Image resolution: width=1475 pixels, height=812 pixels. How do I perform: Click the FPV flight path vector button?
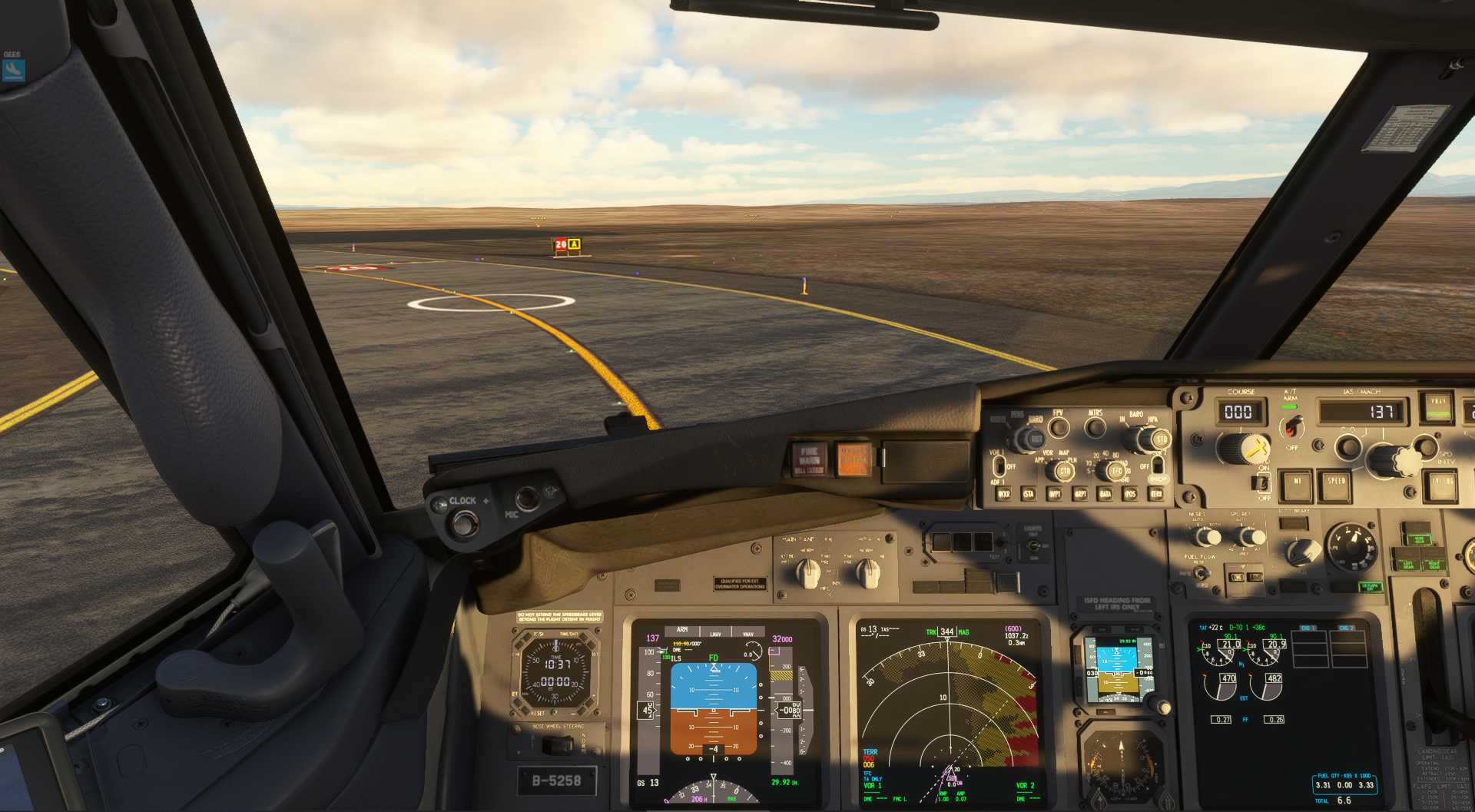(x=1059, y=427)
